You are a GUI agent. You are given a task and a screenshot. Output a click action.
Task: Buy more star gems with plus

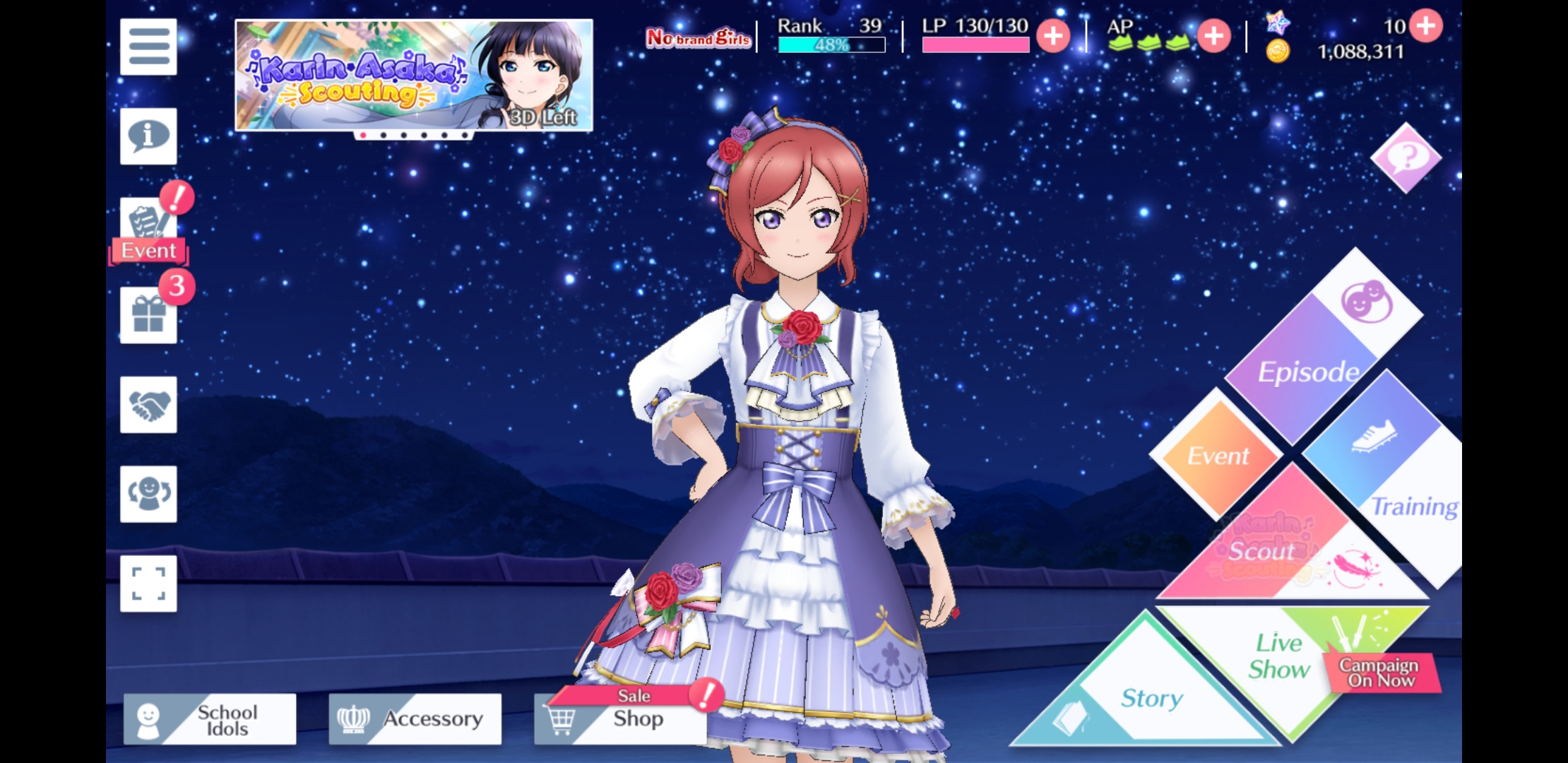[1425, 26]
